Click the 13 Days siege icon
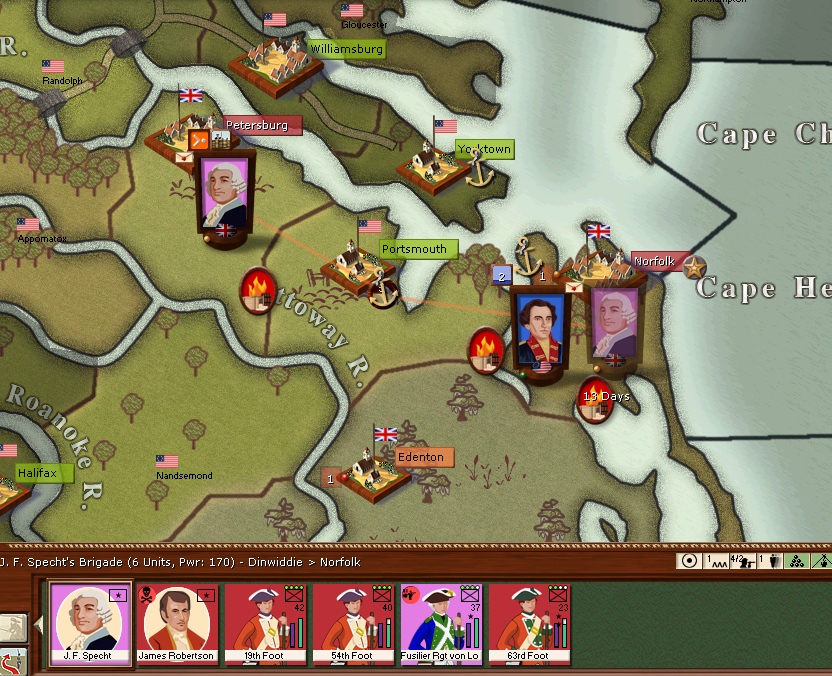832x676 pixels. (x=598, y=399)
